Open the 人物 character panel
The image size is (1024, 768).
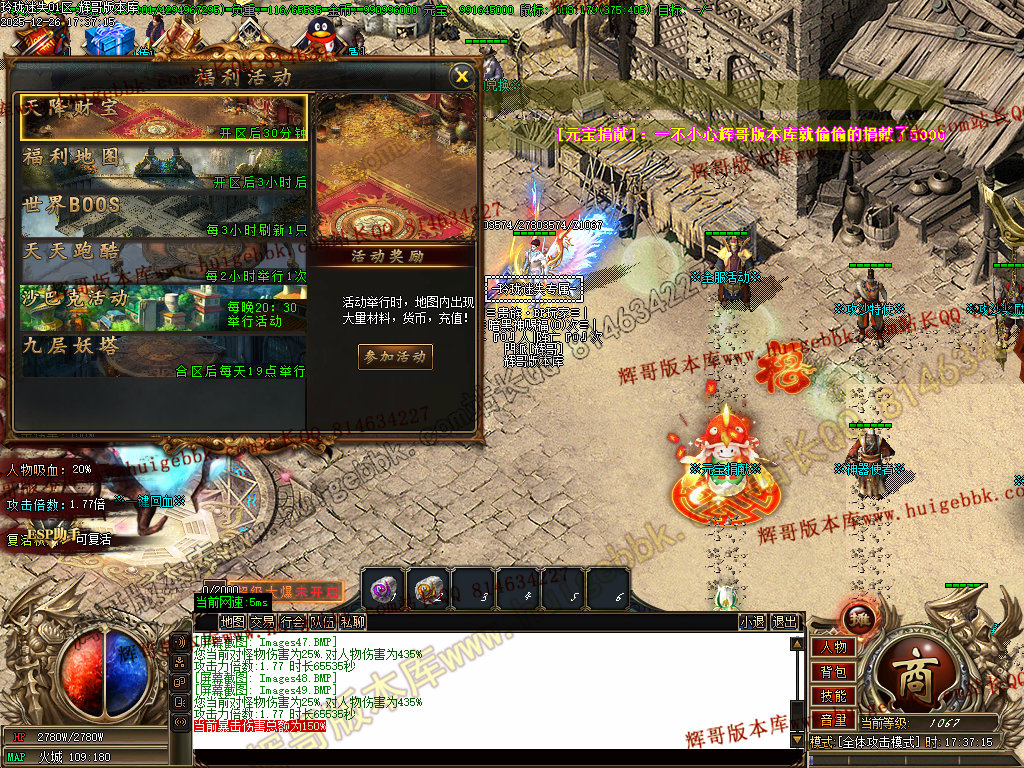(833, 647)
